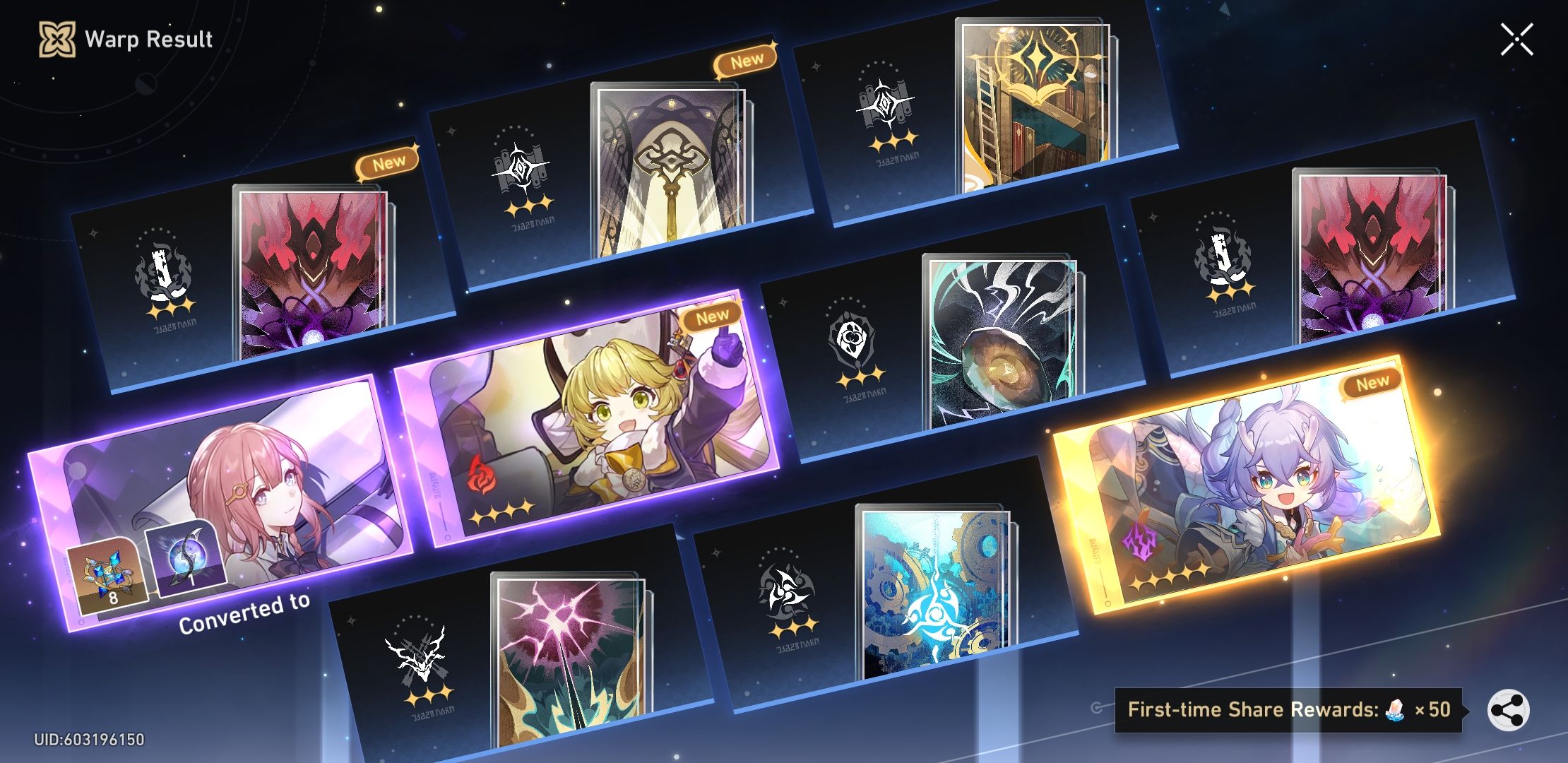Image resolution: width=1568 pixels, height=763 pixels.
Task: Close the Warp Result screen
Action: (x=1516, y=40)
